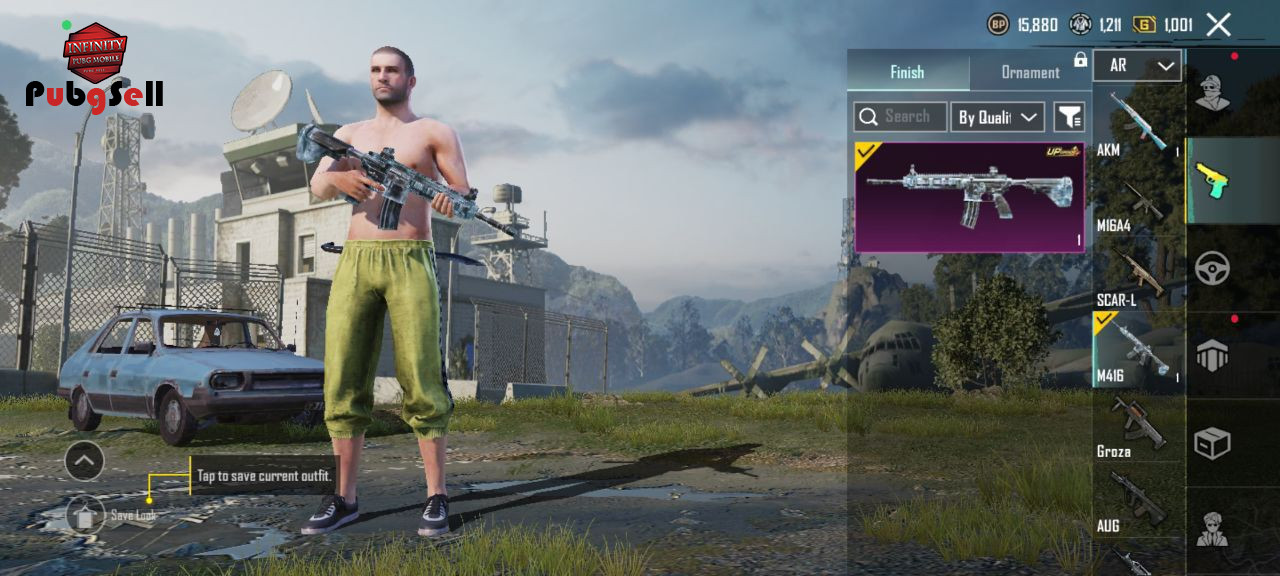Pick the SCAR-L weapon entry
The image size is (1280, 576).
coord(1139,278)
